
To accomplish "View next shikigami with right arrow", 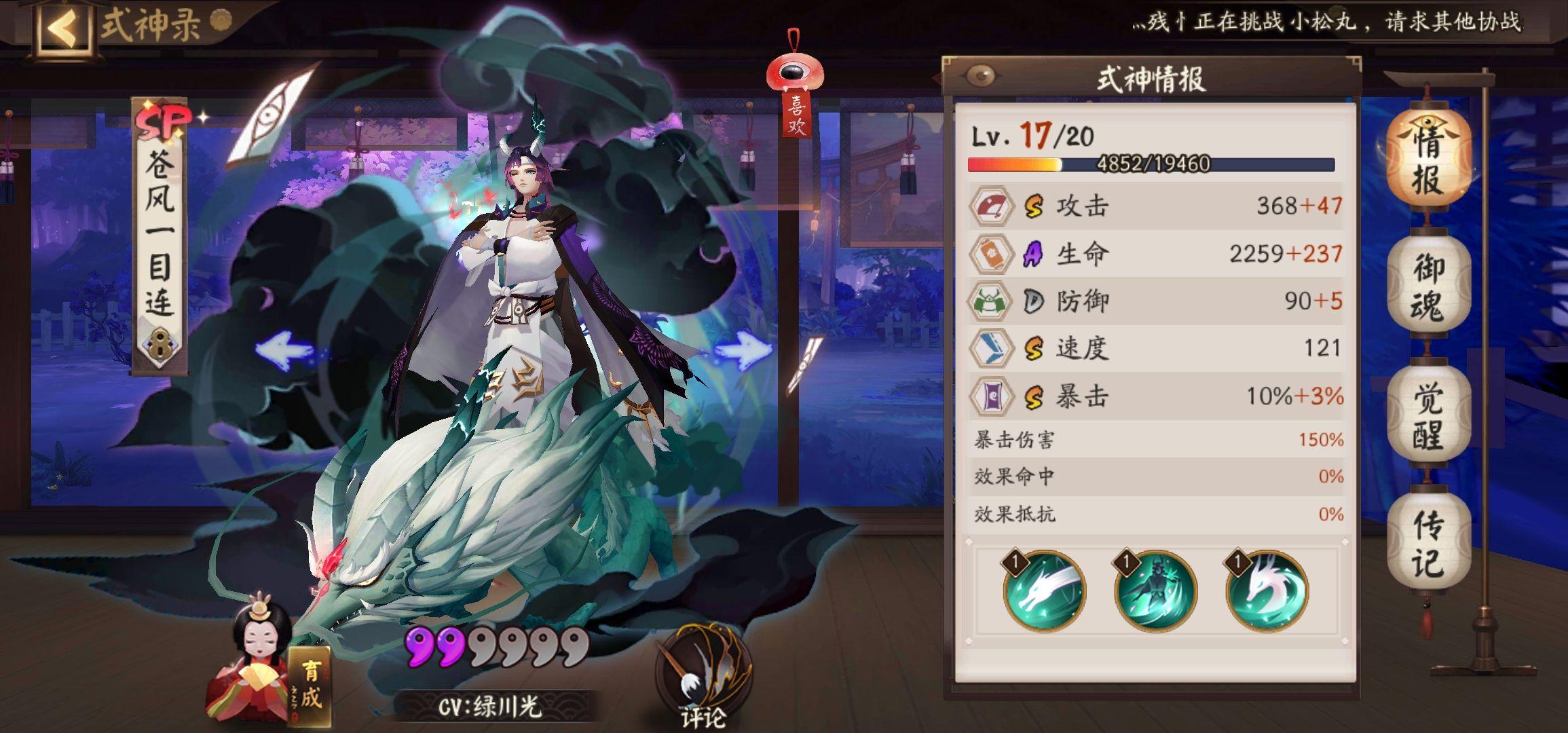I will (x=744, y=352).
